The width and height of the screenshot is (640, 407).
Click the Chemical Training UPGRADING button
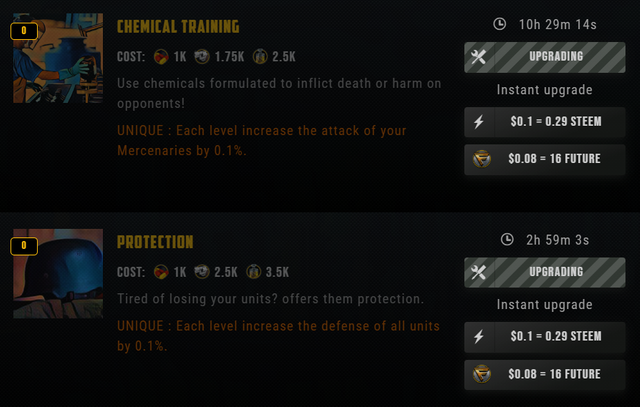point(544,57)
